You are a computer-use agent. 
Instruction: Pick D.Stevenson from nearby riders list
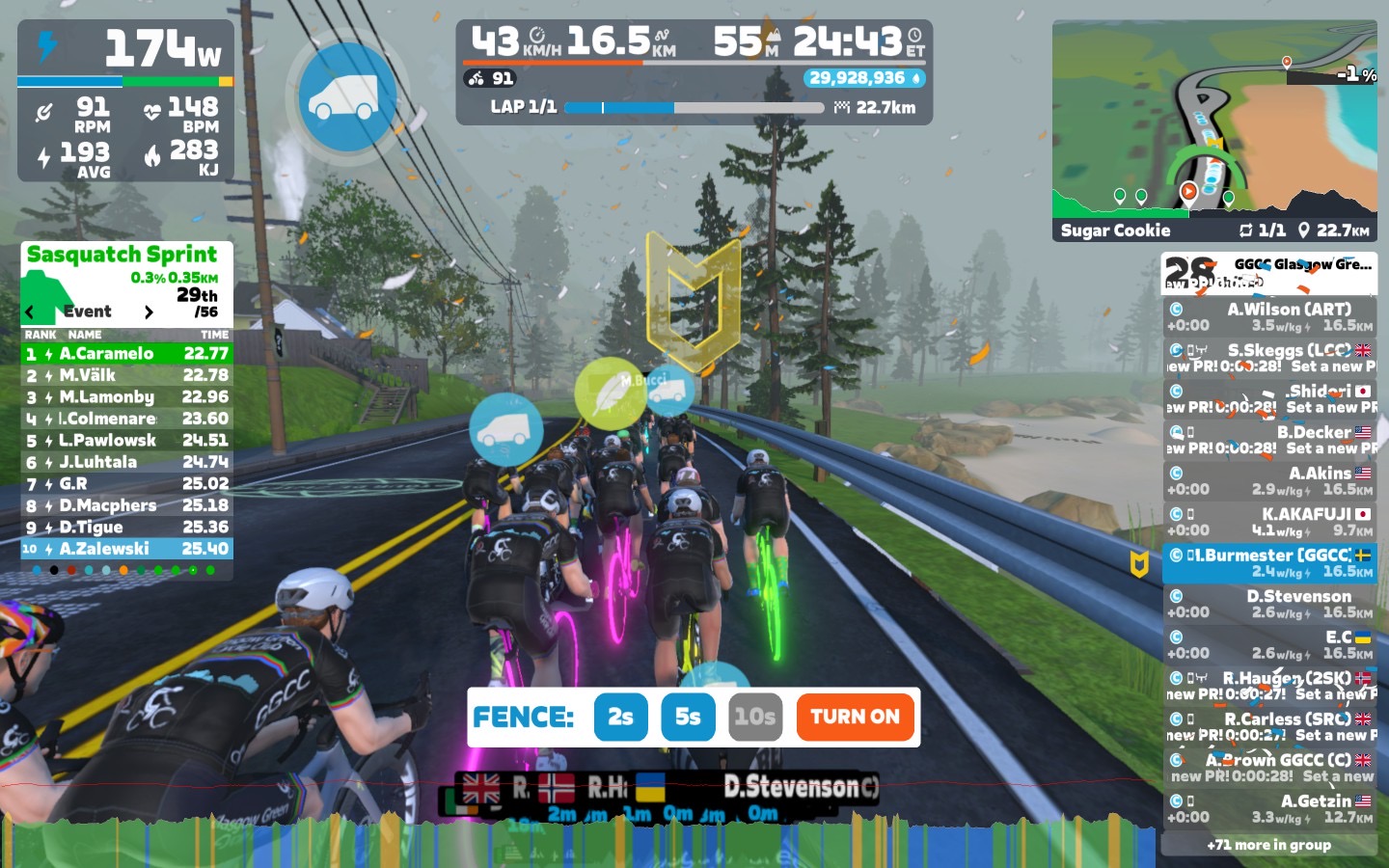1269,604
